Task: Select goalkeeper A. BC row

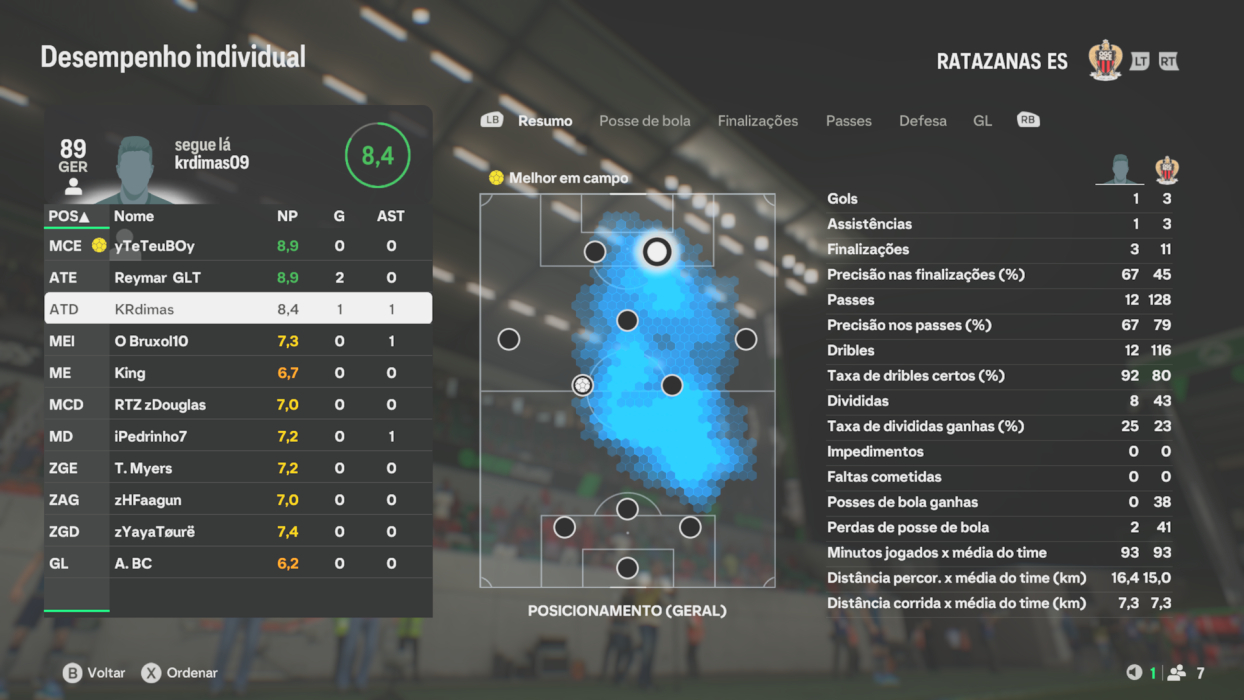Action: point(238,564)
